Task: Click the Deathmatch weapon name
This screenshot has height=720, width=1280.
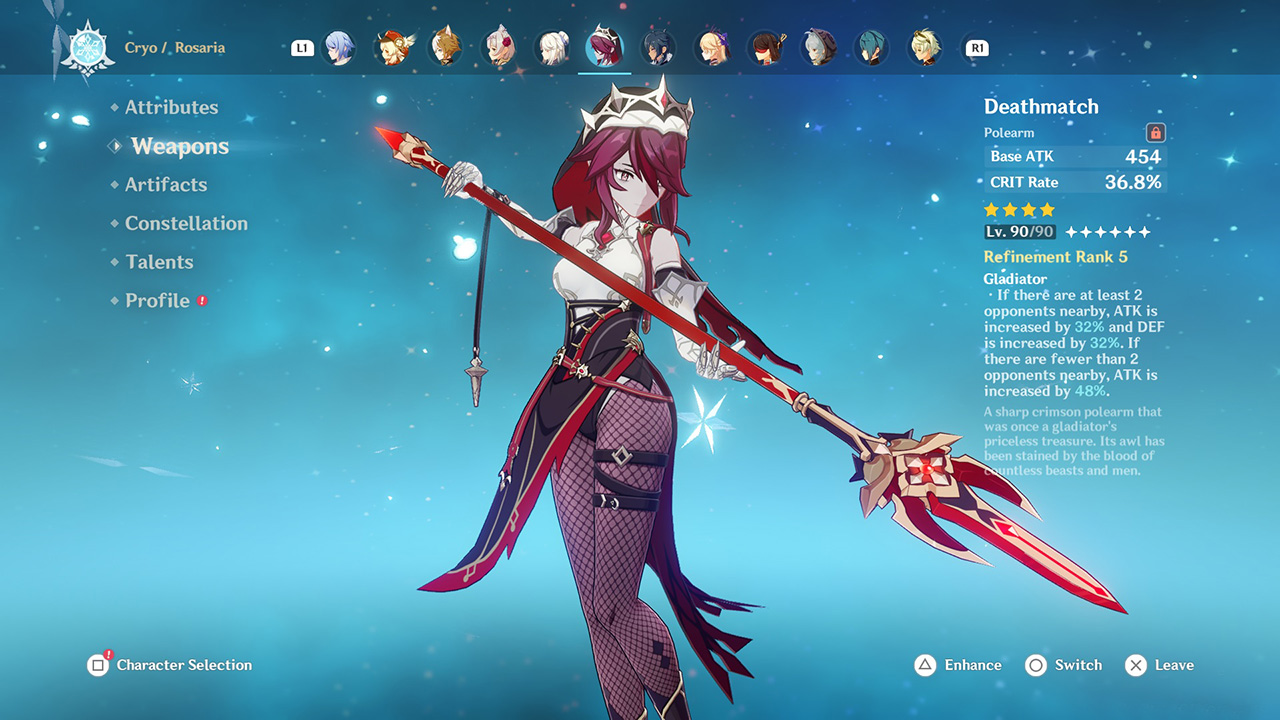Action: click(1040, 106)
